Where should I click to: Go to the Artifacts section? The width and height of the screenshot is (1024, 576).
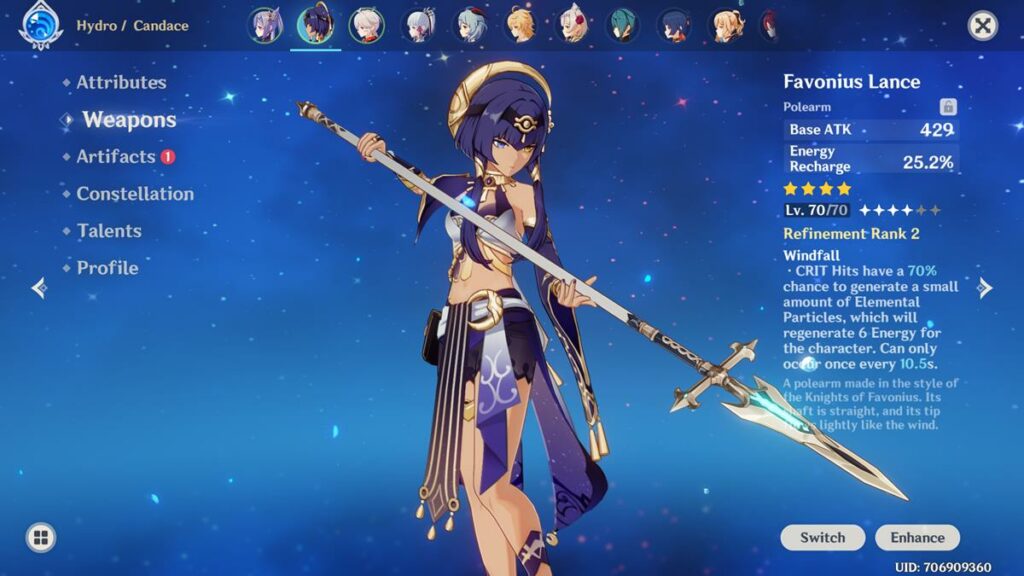coord(116,157)
